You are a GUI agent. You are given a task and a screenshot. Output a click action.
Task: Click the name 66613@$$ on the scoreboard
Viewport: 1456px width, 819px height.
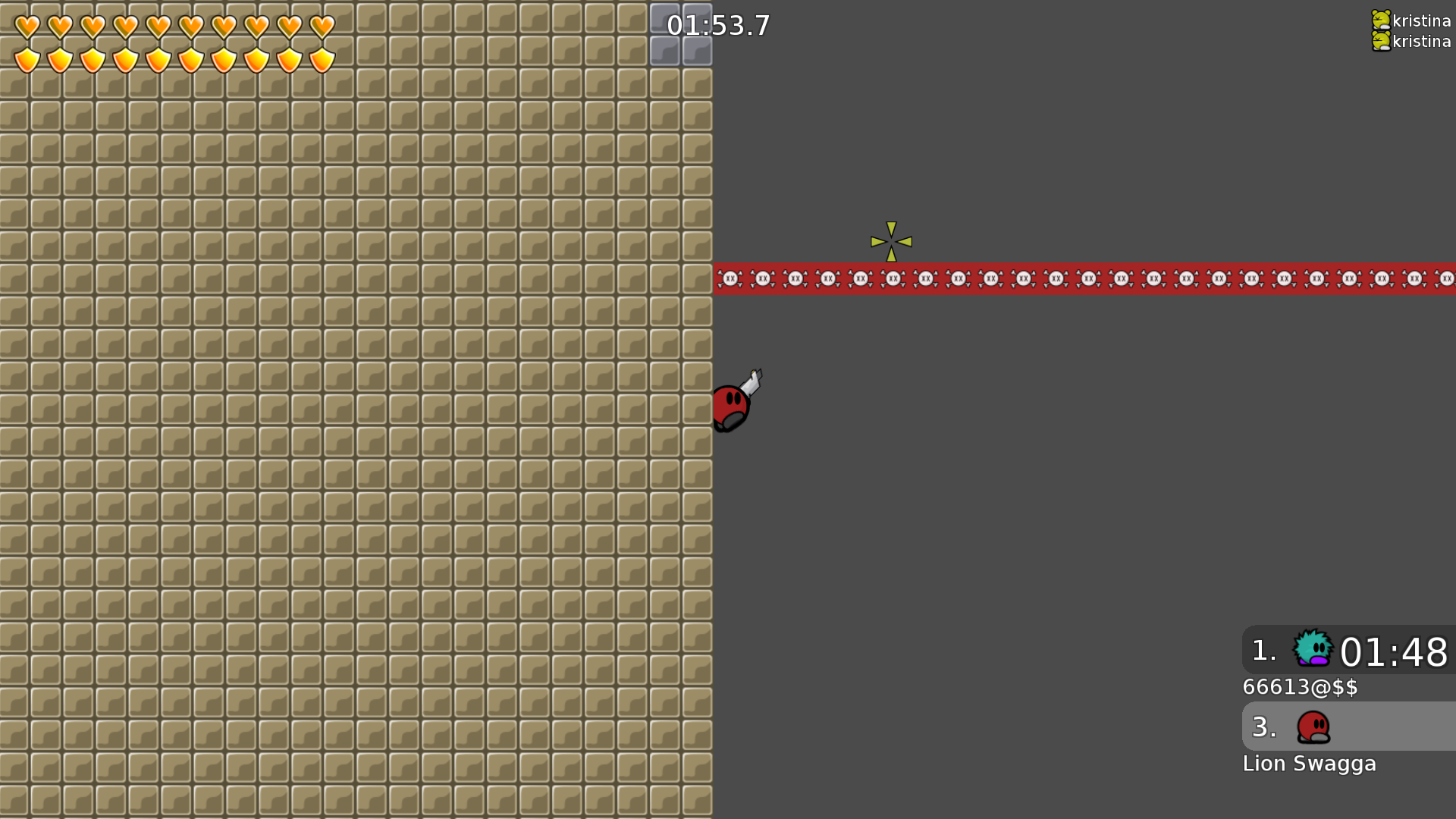(1301, 688)
